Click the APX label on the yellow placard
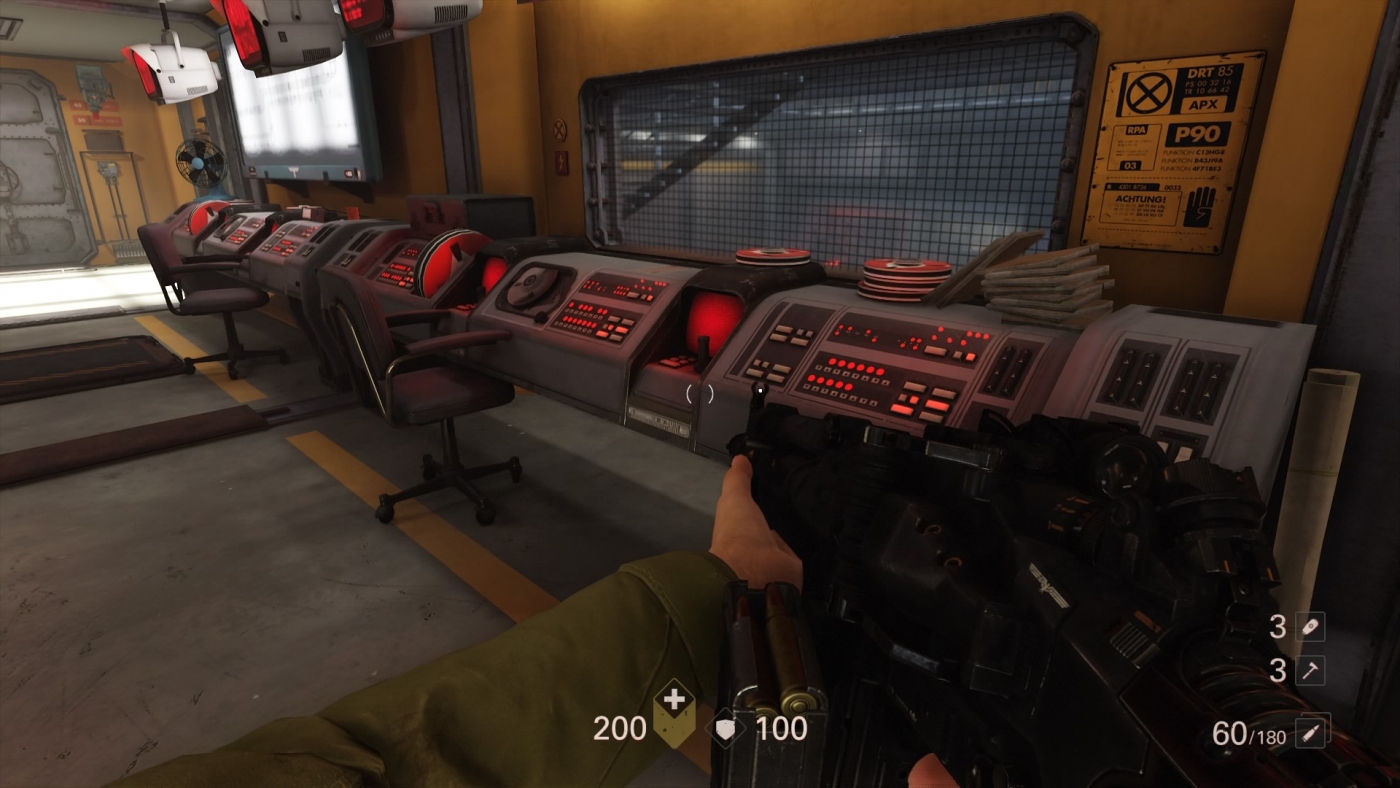The width and height of the screenshot is (1400, 788). point(1203,105)
